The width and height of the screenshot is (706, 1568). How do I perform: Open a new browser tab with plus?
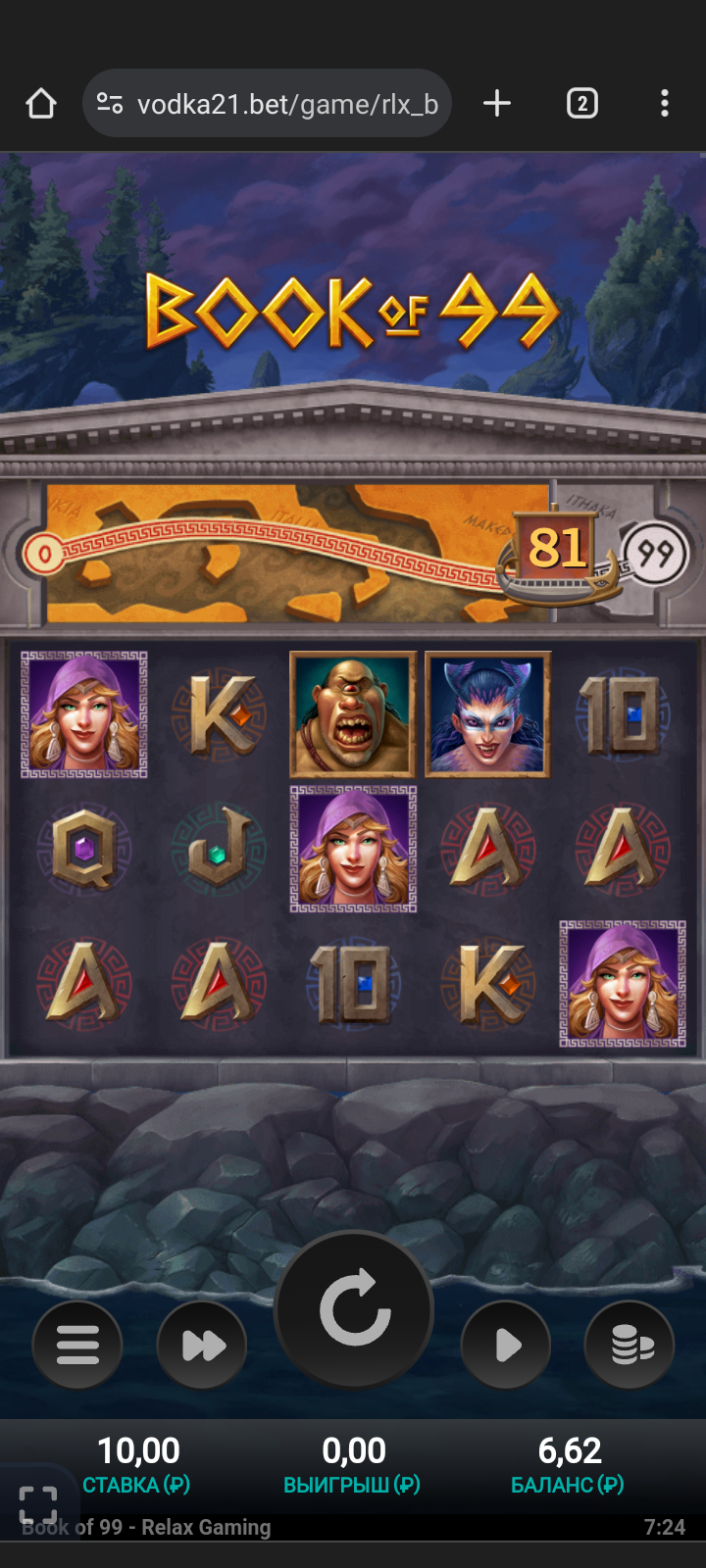(x=497, y=104)
